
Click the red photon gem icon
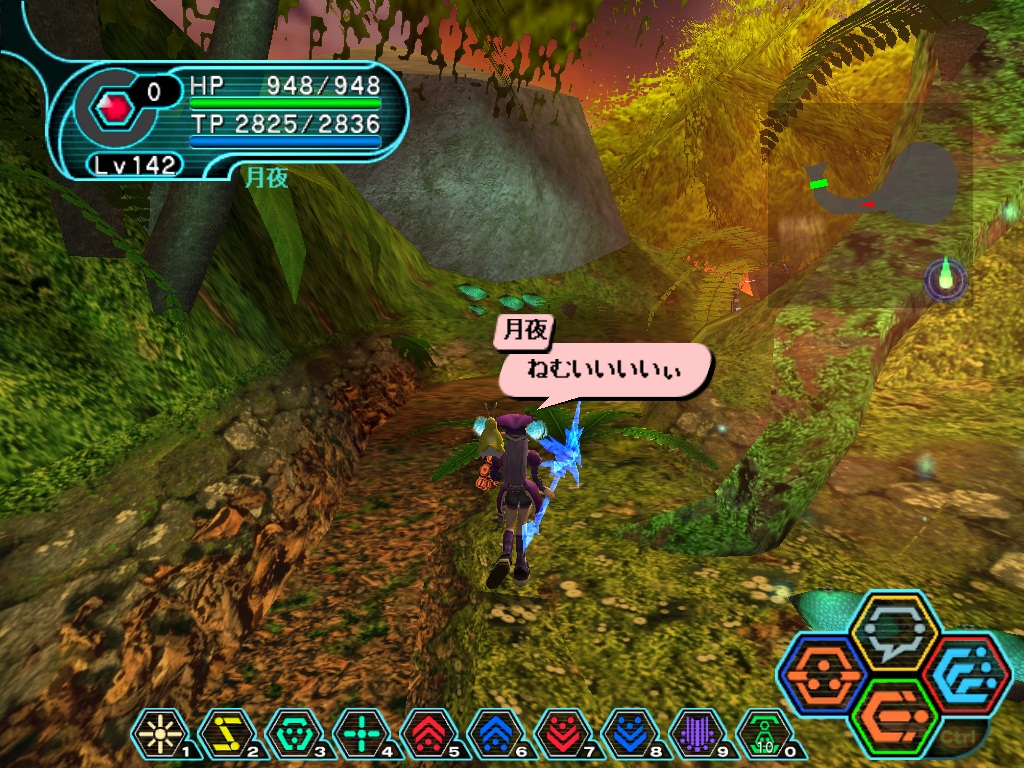115,105
